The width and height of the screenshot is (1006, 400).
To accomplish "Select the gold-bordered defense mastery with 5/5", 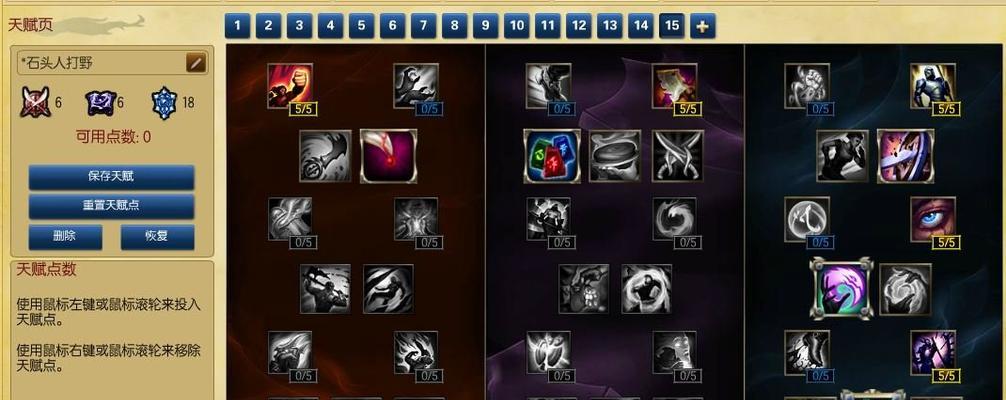I will coord(674,86).
